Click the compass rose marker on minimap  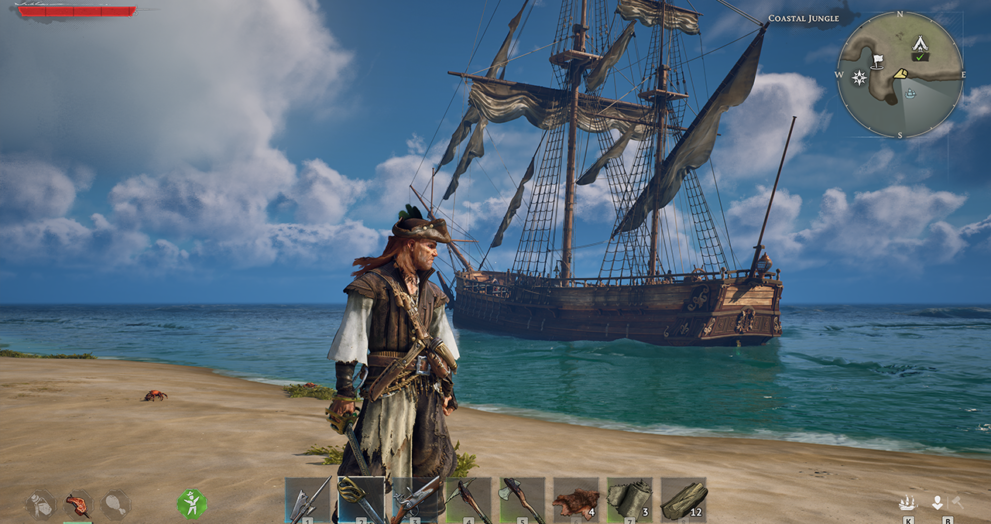point(858,77)
